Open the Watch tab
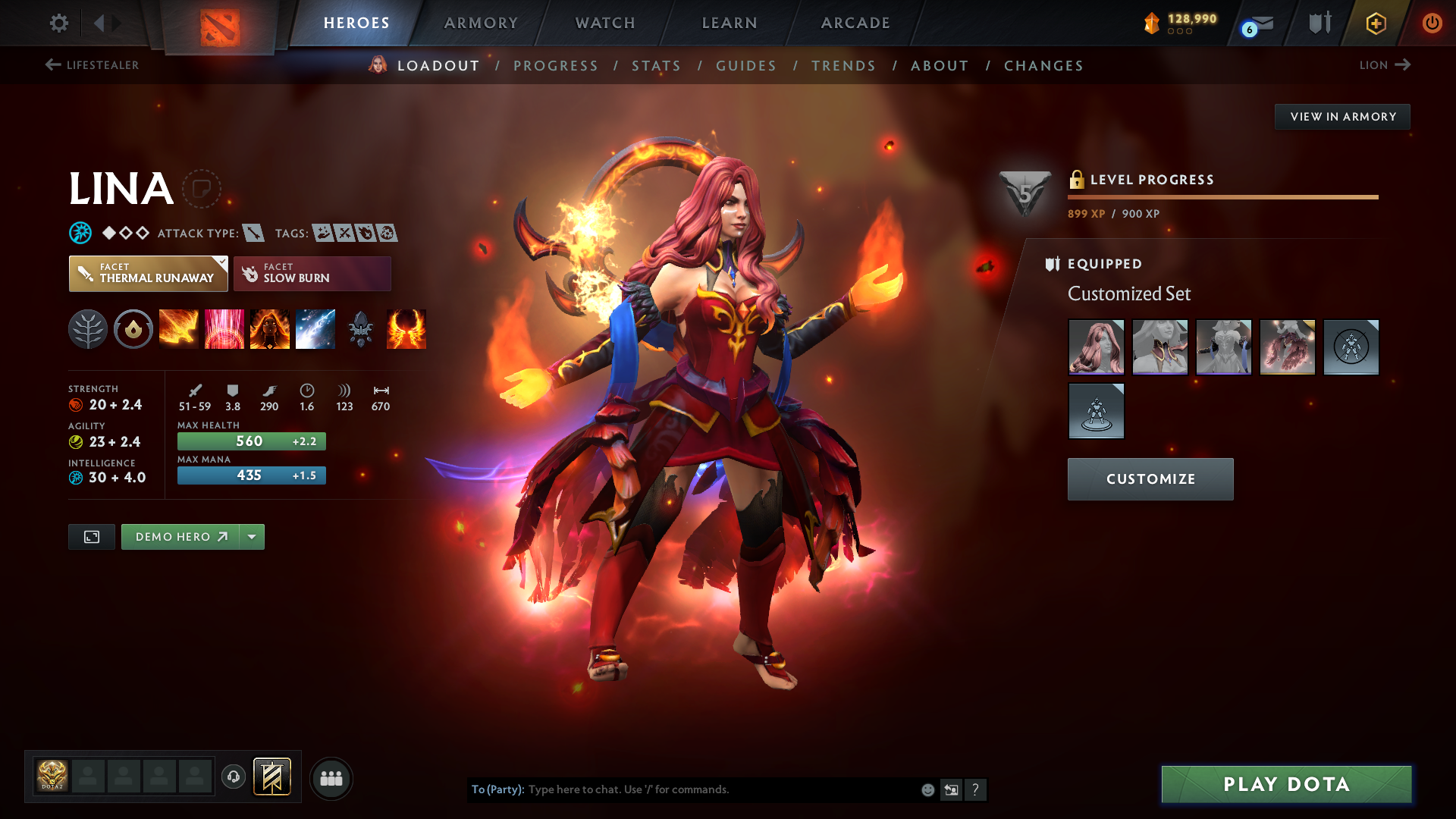 [605, 23]
